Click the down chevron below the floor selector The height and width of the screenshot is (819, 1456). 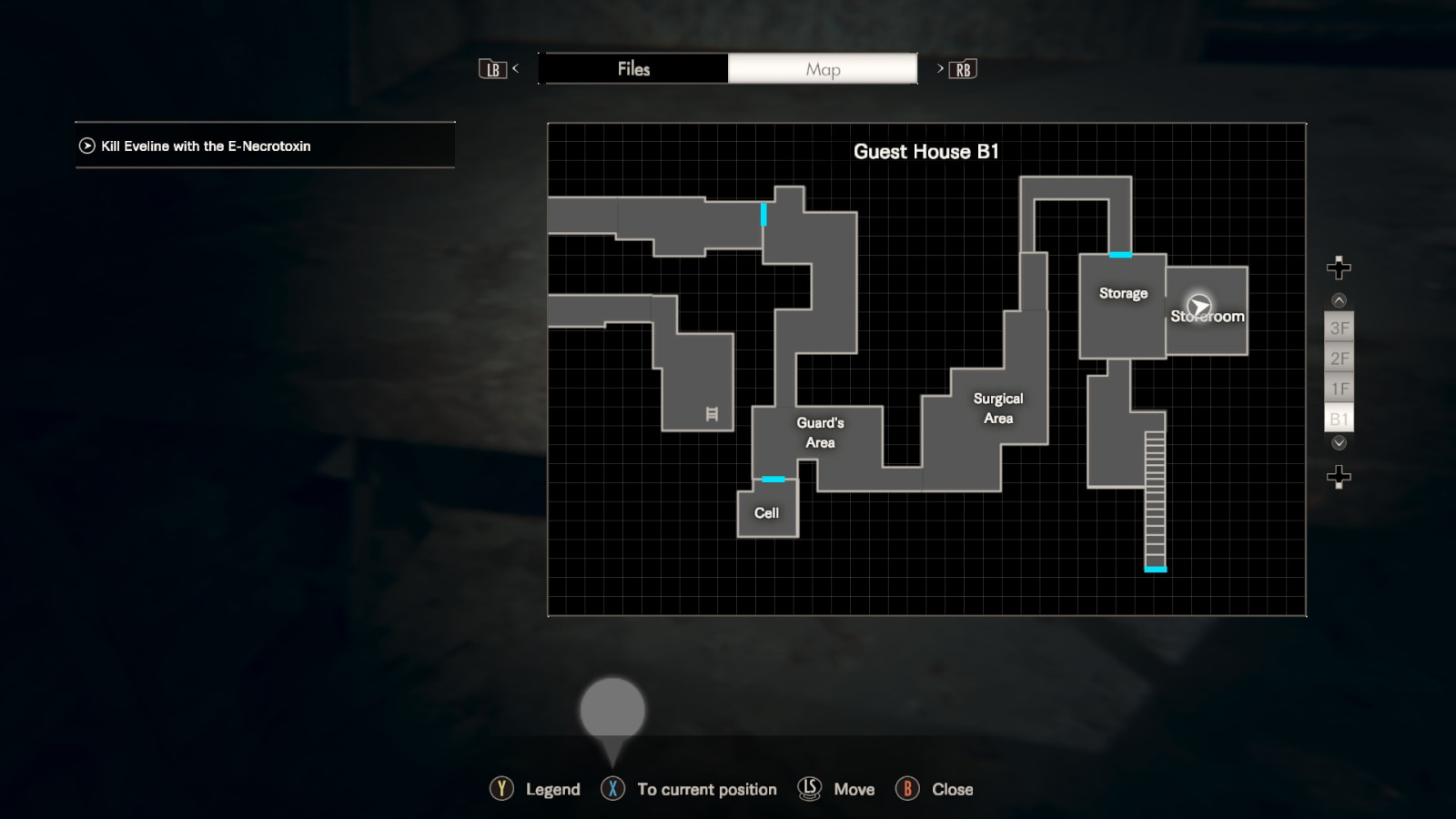1338,443
